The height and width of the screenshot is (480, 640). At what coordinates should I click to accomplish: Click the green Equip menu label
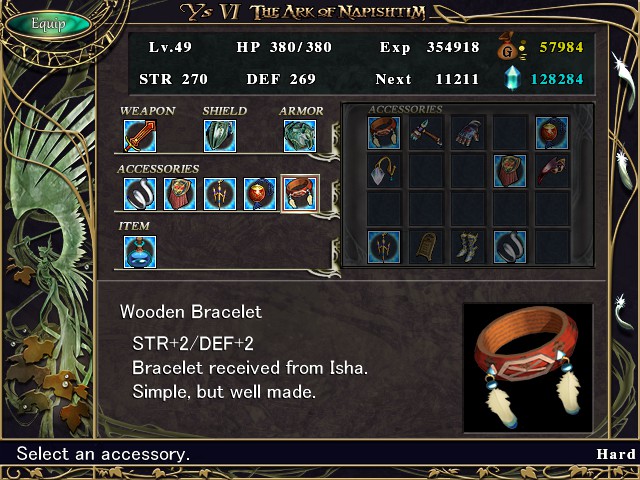(x=47, y=23)
